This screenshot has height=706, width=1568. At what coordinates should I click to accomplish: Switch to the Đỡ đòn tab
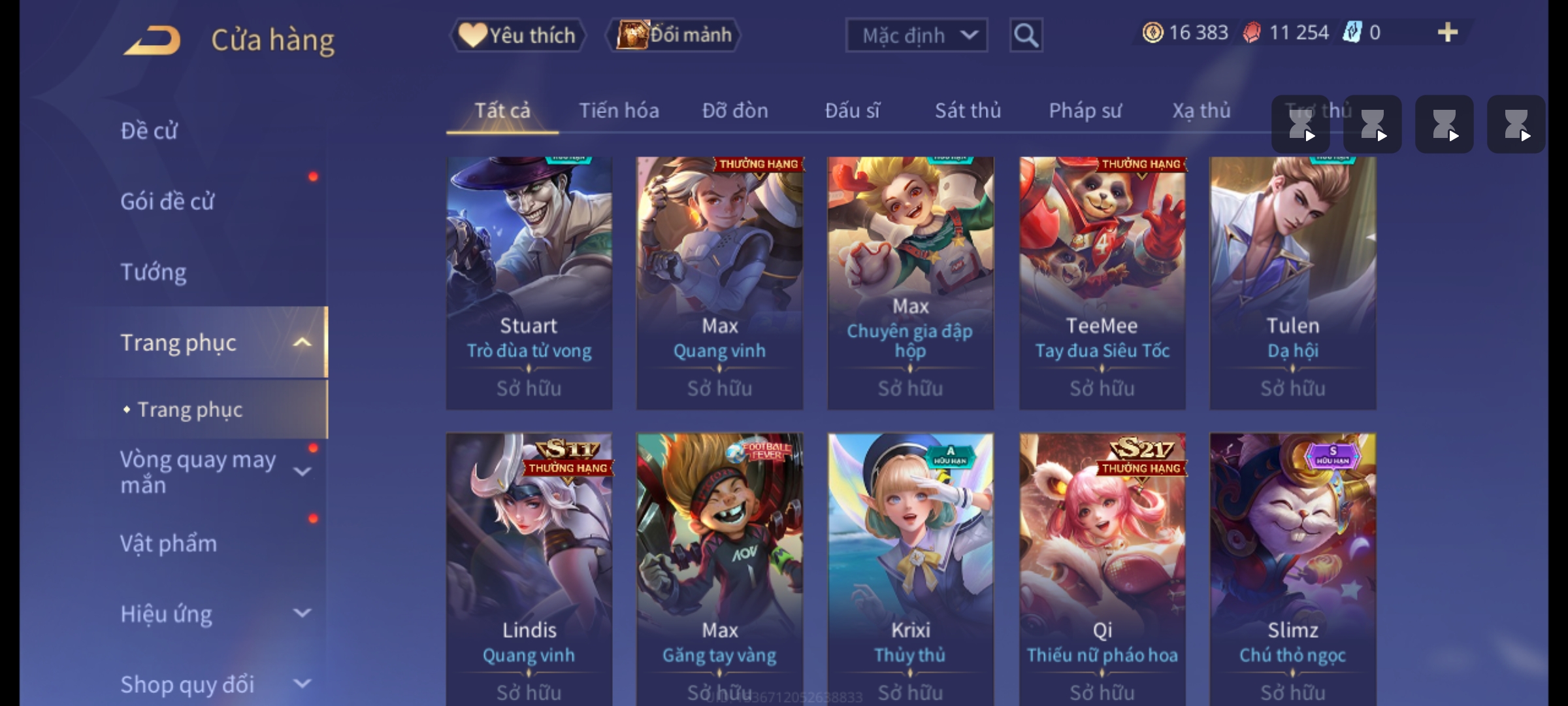pyautogui.click(x=735, y=111)
